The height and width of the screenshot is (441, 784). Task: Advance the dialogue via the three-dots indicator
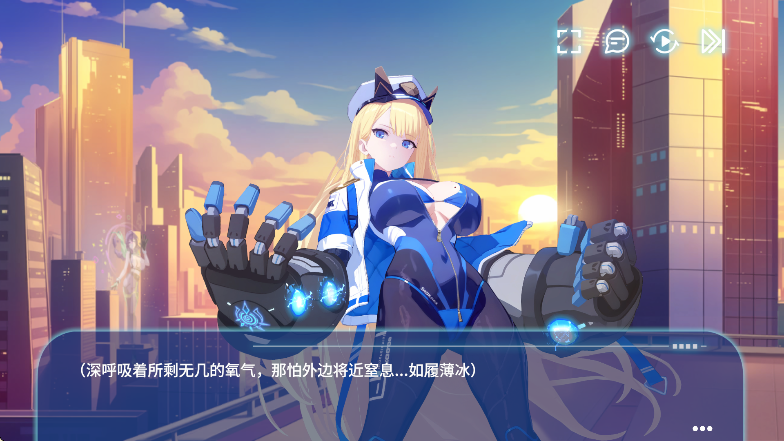pos(702,428)
